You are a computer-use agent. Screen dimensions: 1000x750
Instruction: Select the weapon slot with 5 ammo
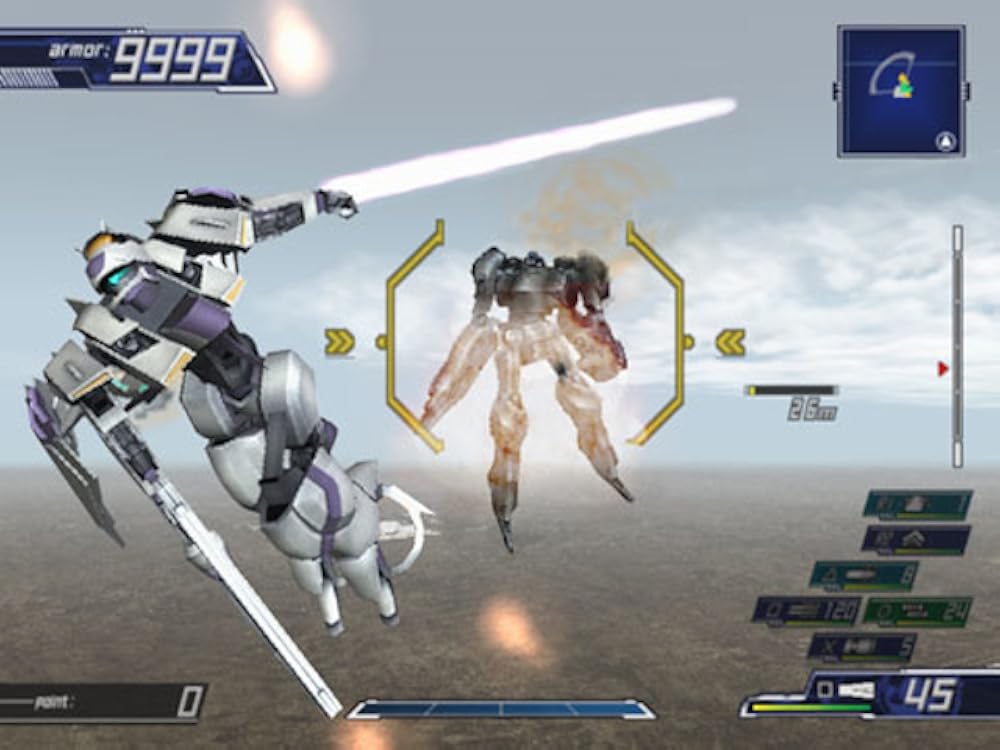coord(862,646)
